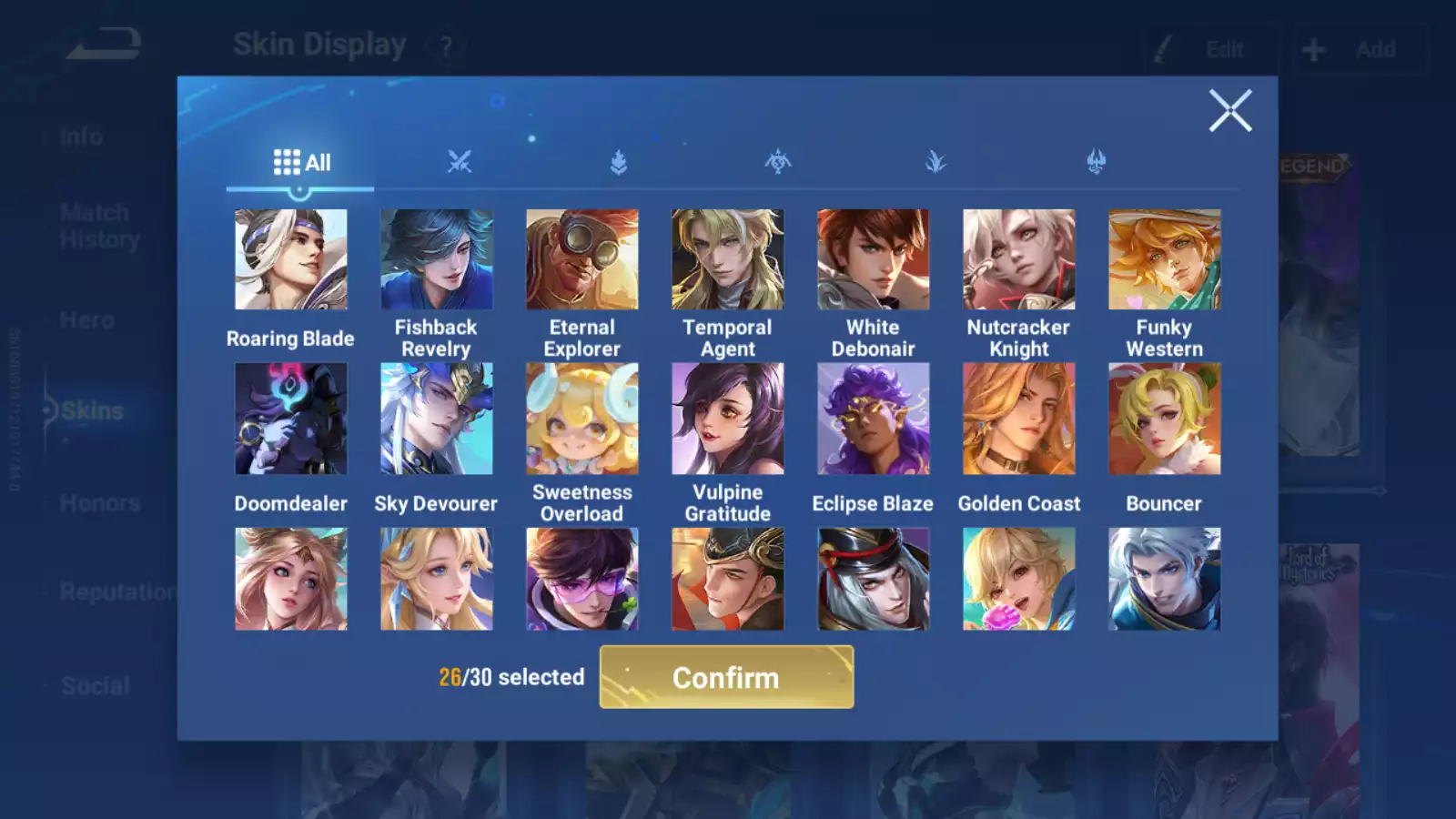Choose the pink rose blonde skin thumbnail

[1018, 579]
